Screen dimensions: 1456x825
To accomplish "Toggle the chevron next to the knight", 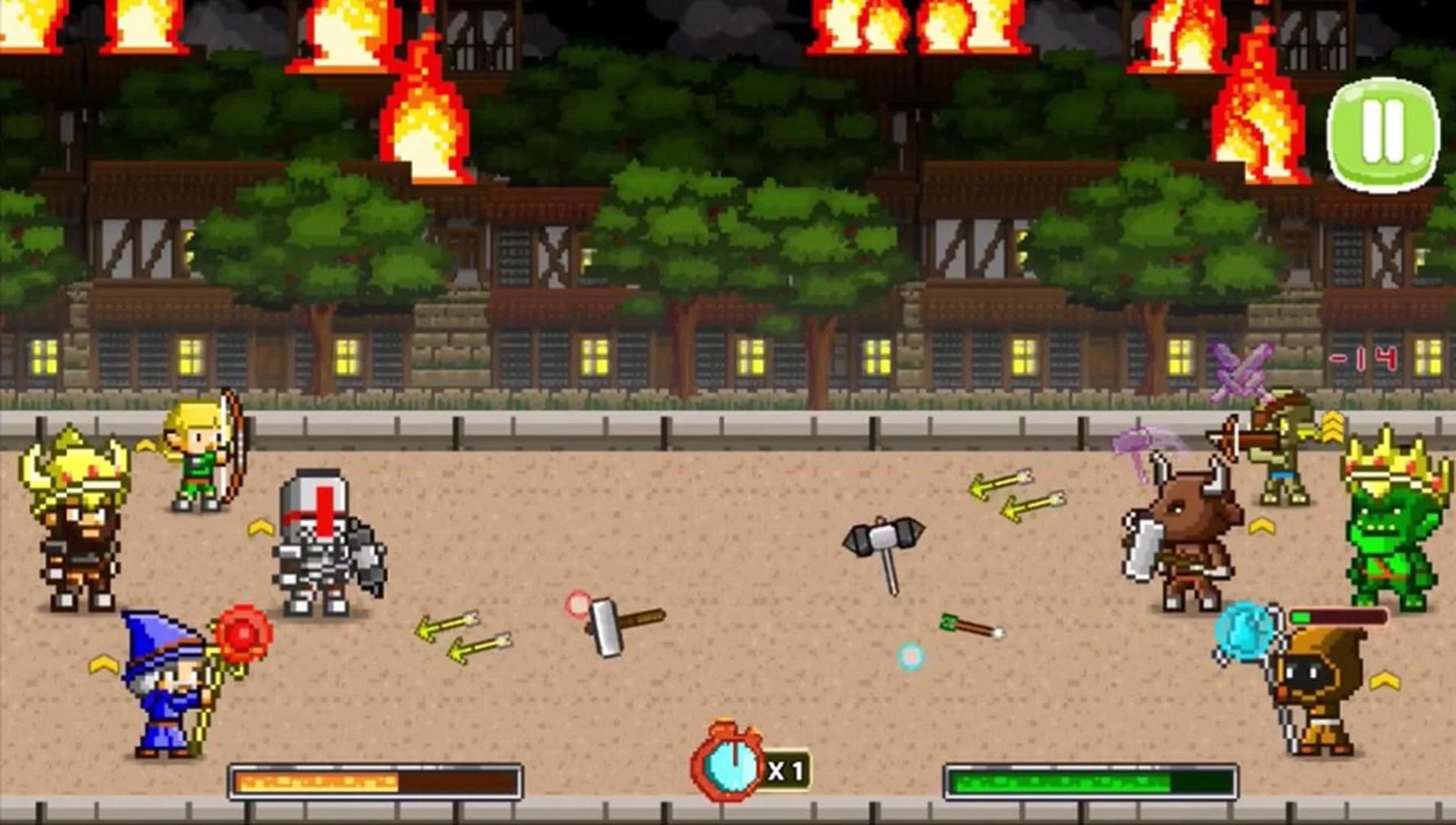I will pyautogui.click(x=260, y=527).
